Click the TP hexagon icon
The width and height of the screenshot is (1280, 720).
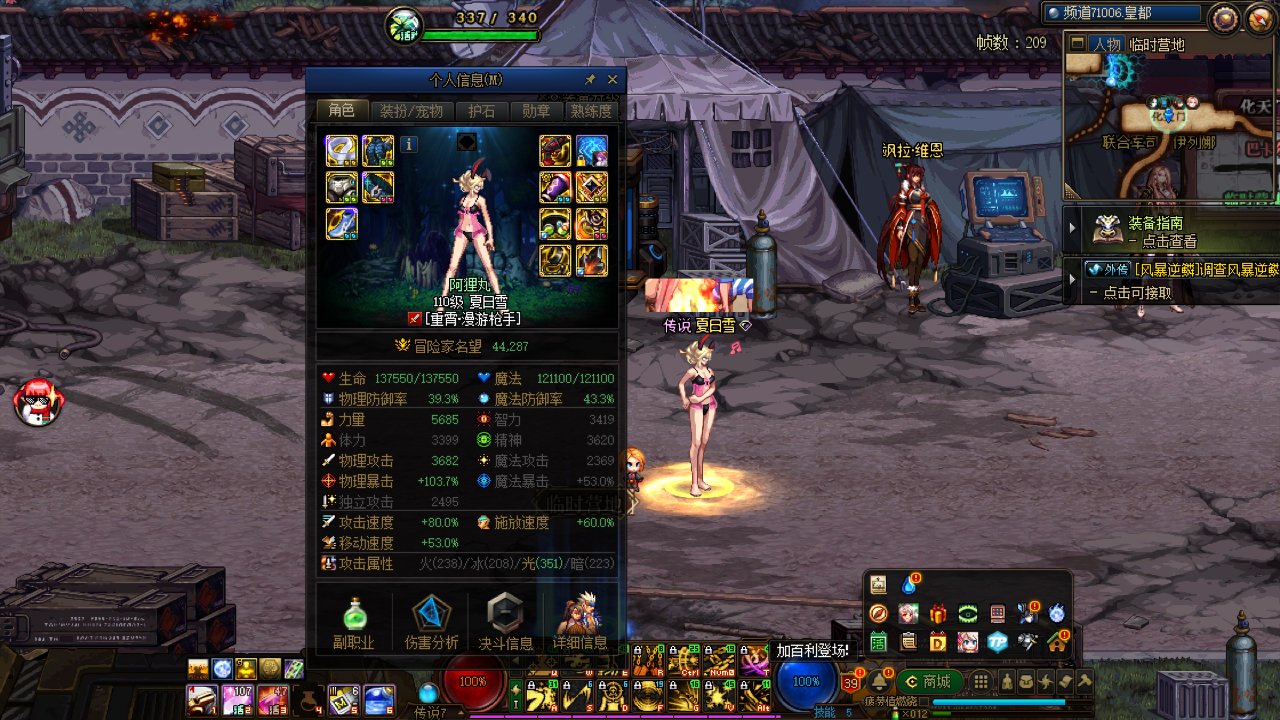click(997, 642)
